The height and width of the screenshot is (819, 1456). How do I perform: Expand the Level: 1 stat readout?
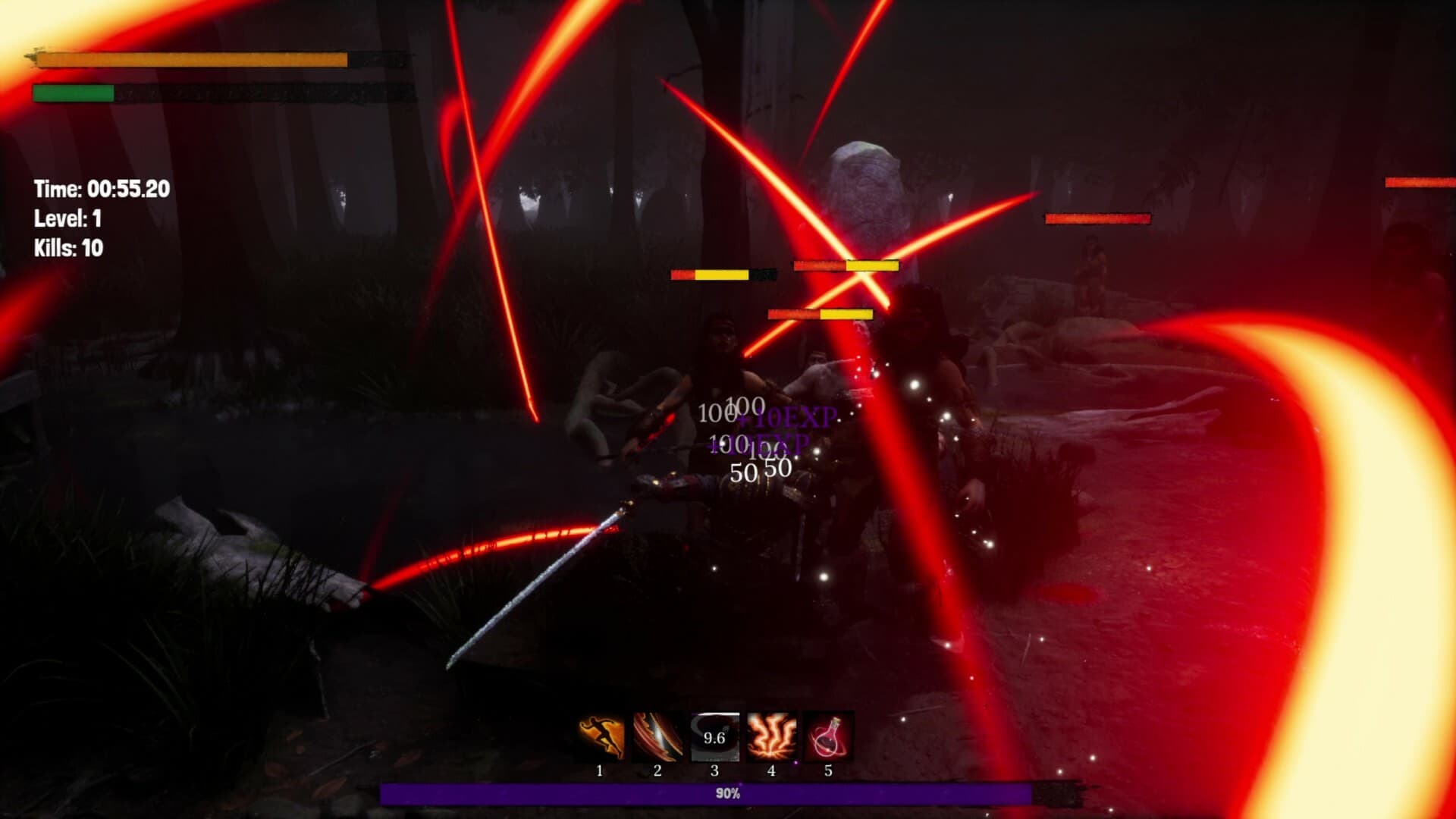(x=67, y=220)
